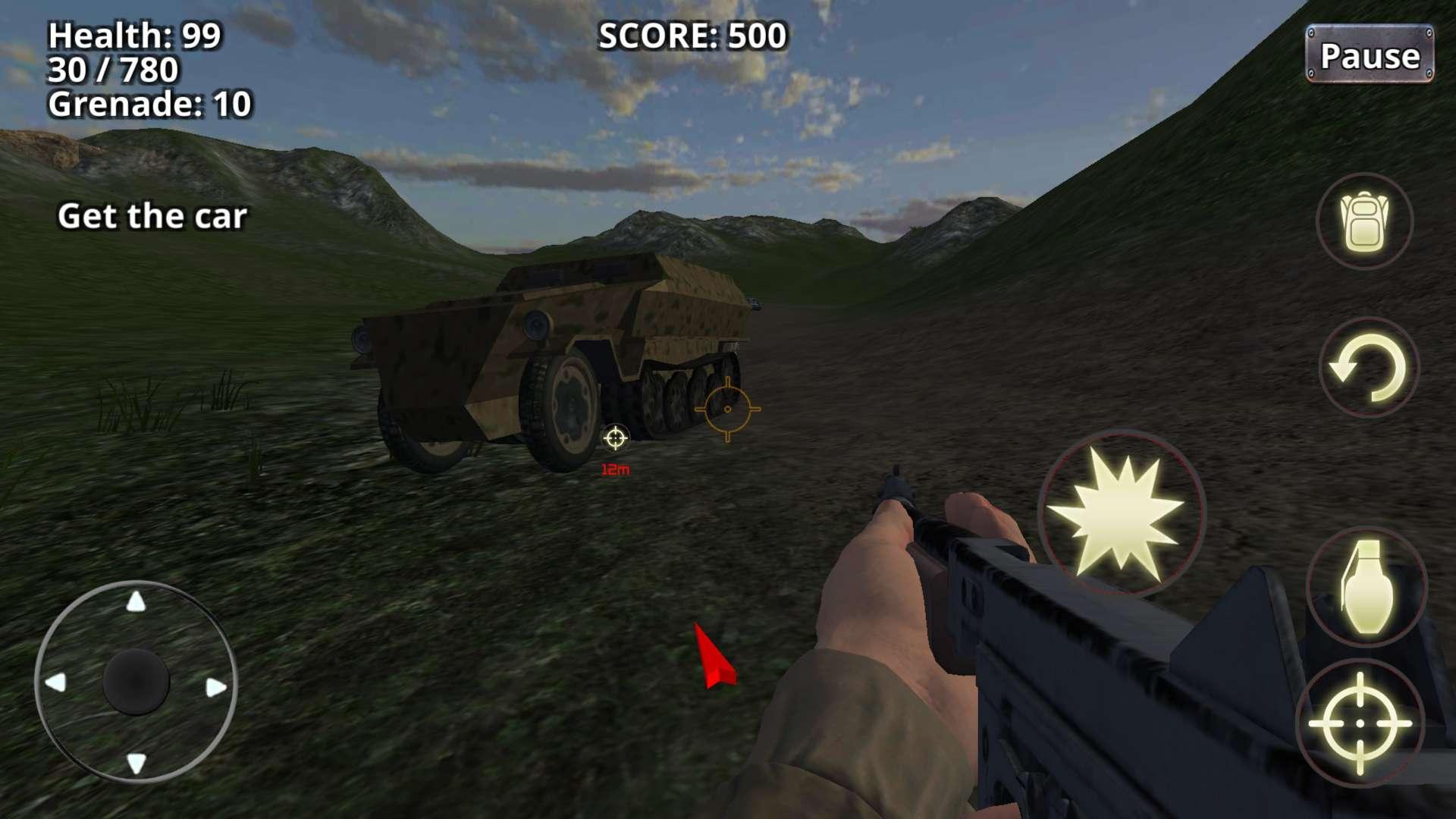
Task: Tap the larger targeting reticle near the halftrack
Action: tap(729, 409)
